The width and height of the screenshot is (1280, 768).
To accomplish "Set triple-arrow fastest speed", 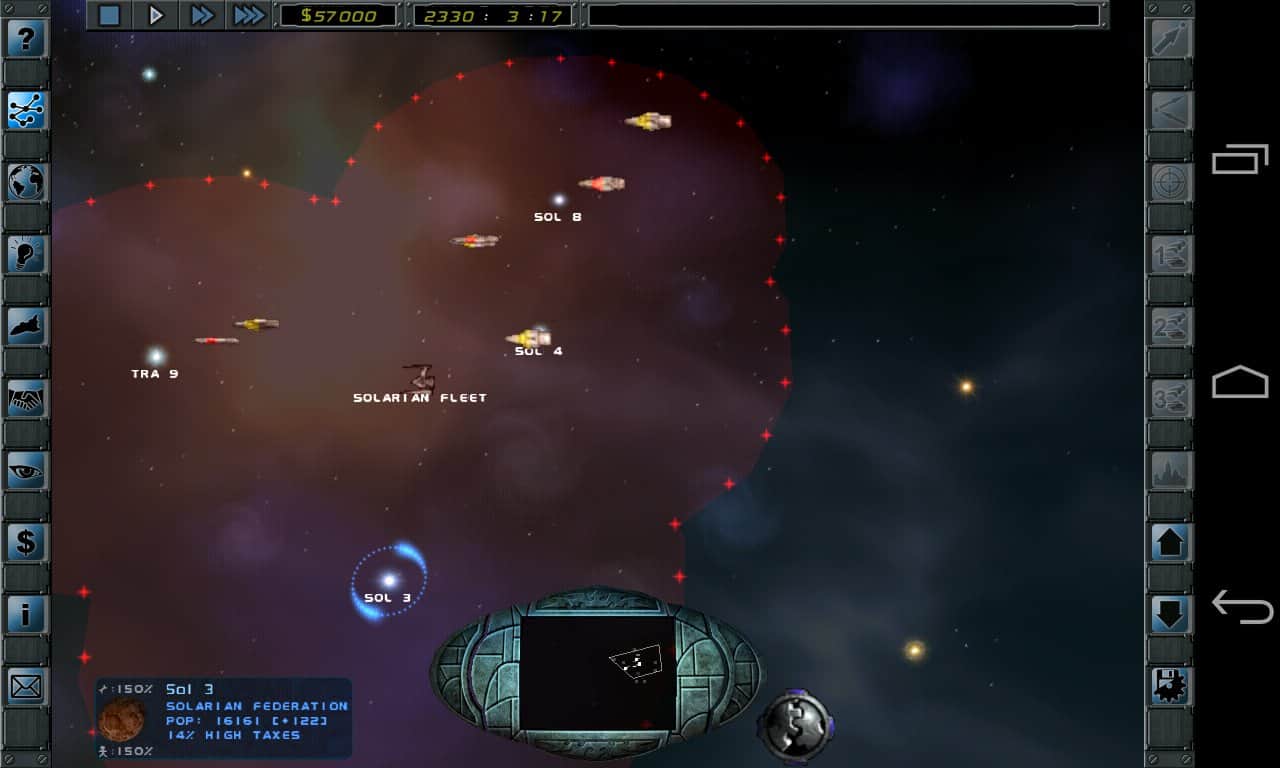I will point(248,15).
